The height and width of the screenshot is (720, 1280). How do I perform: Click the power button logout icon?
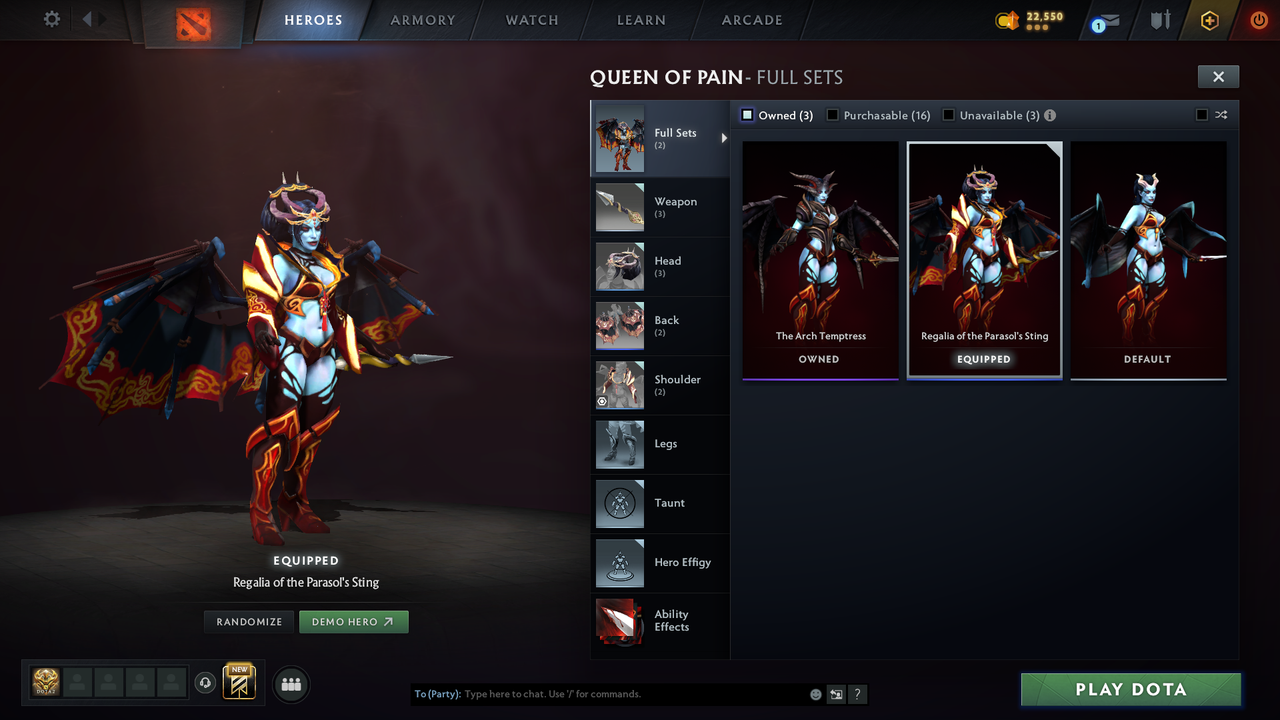tap(1258, 20)
